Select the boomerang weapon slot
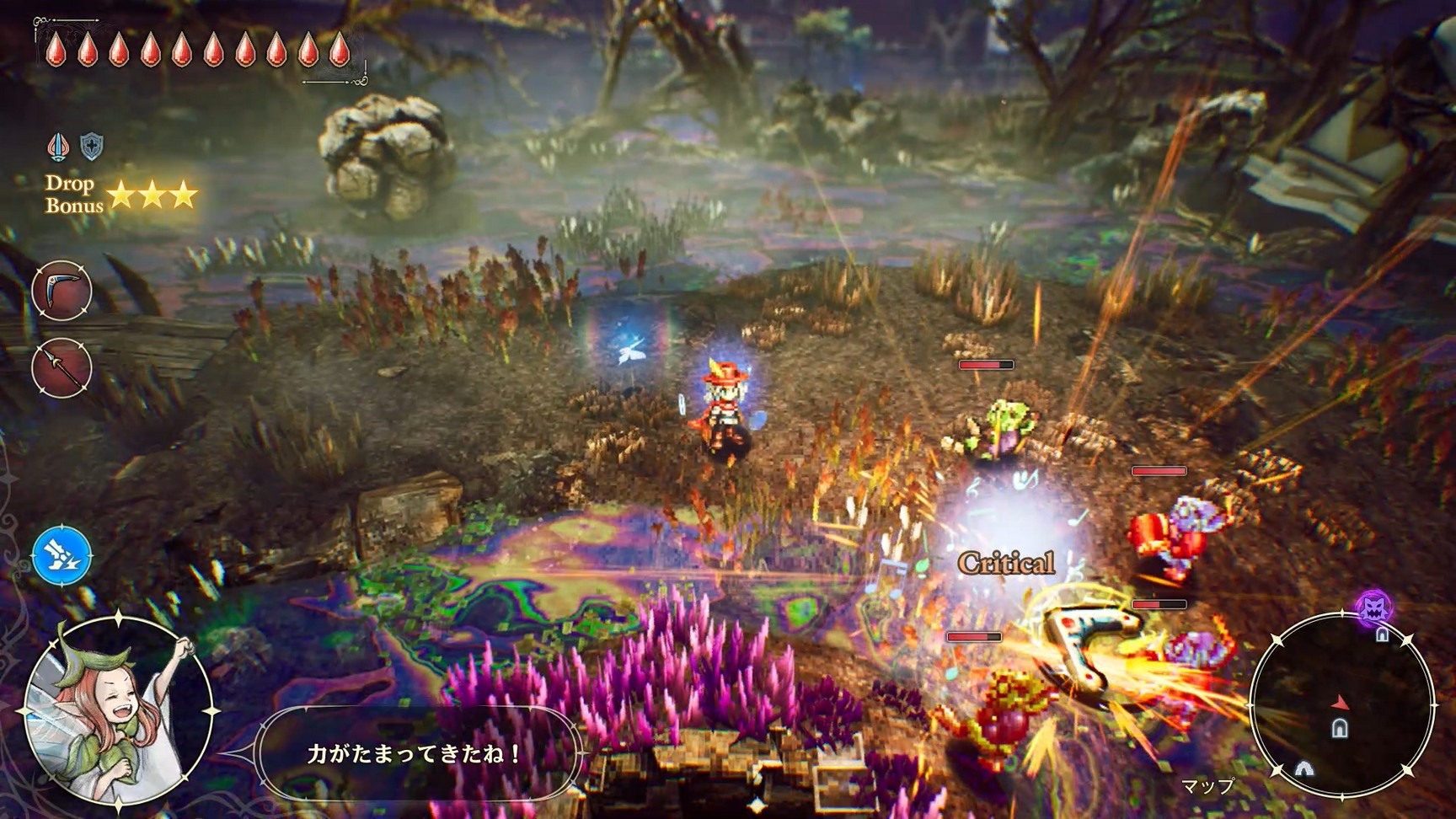The width and height of the screenshot is (1456, 819). click(62, 291)
